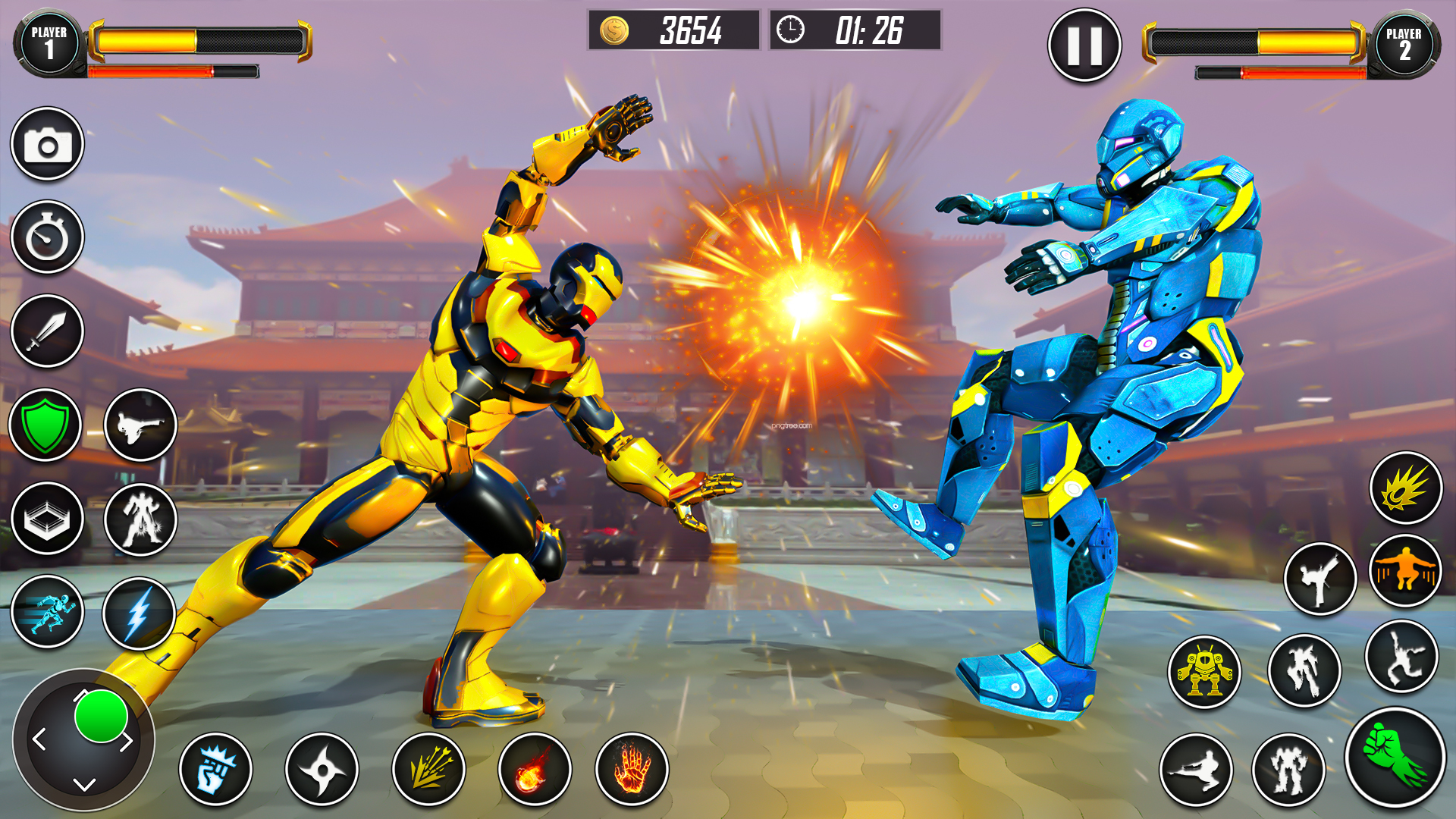1456x819 pixels.
Task: Tap the camera icon button
Action: point(47,144)
